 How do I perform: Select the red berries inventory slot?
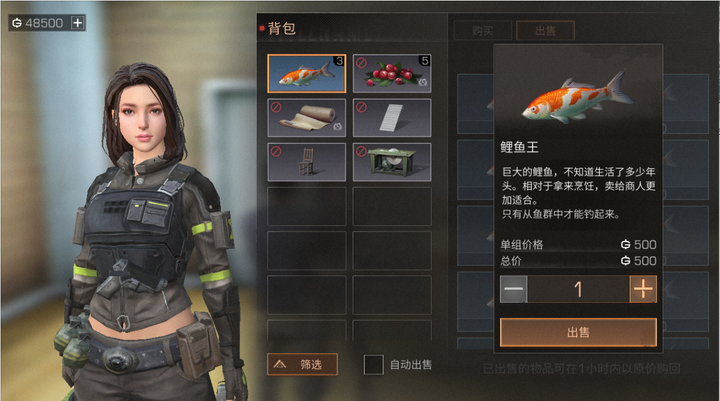(x=392, y=74)
